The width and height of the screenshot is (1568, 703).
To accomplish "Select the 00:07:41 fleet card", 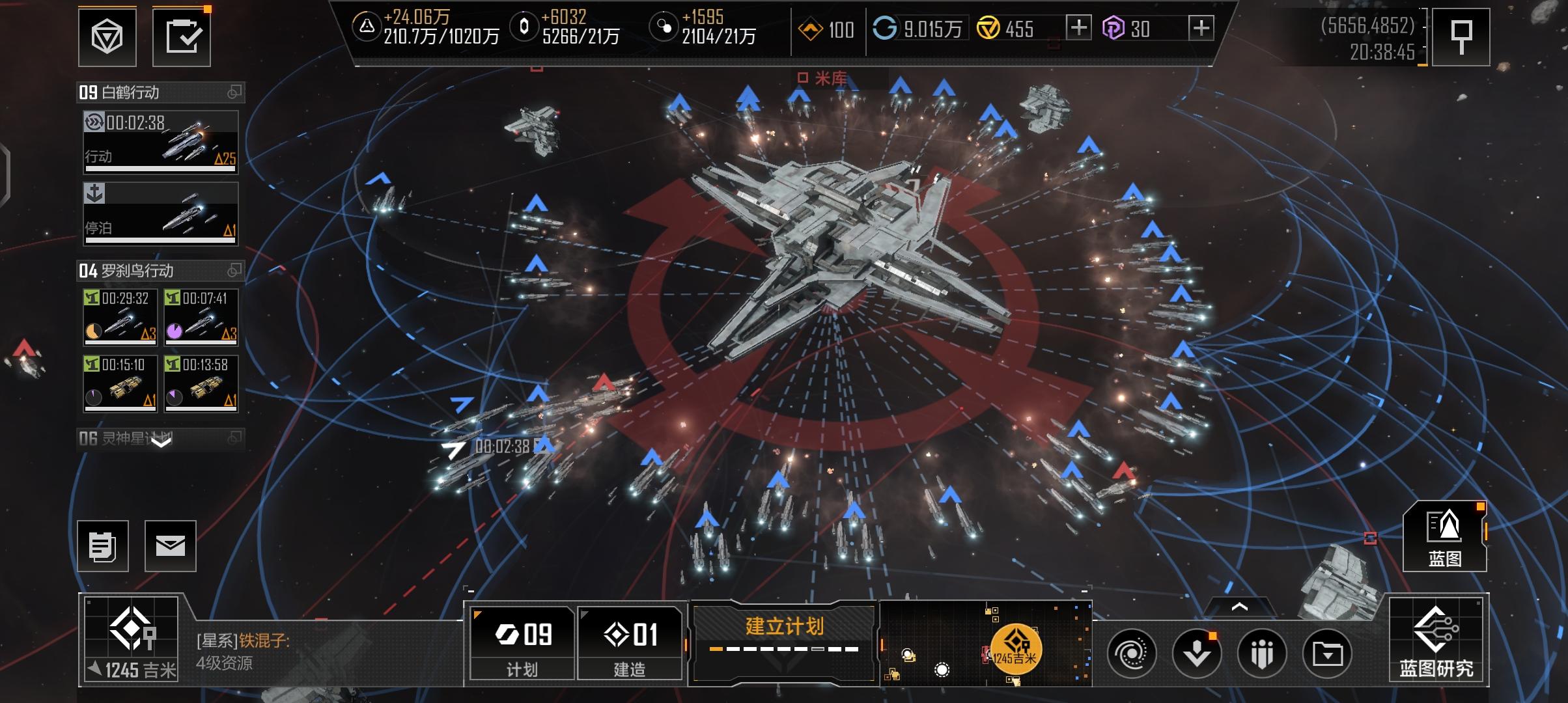I will coord(201,317).
